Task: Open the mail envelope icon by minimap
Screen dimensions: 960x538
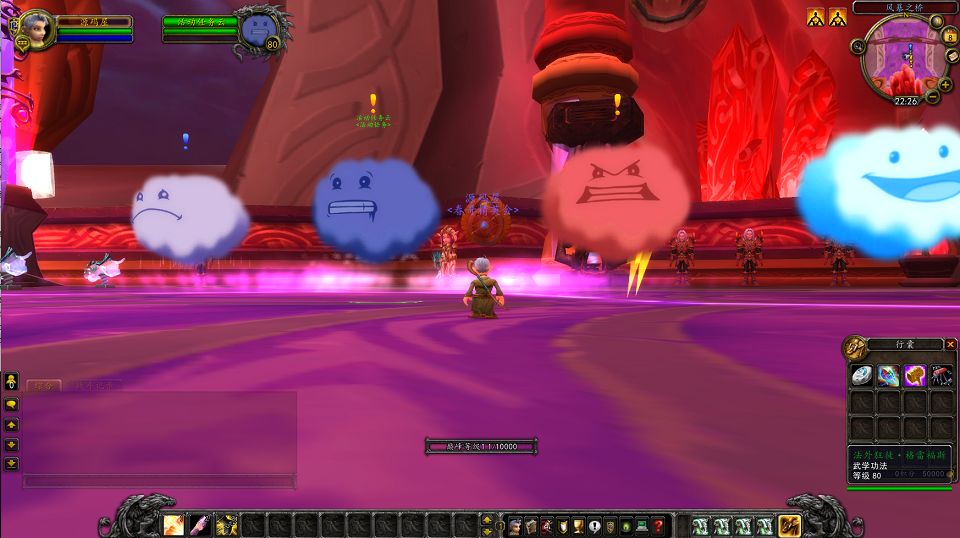Action: [x=950, y=57]
